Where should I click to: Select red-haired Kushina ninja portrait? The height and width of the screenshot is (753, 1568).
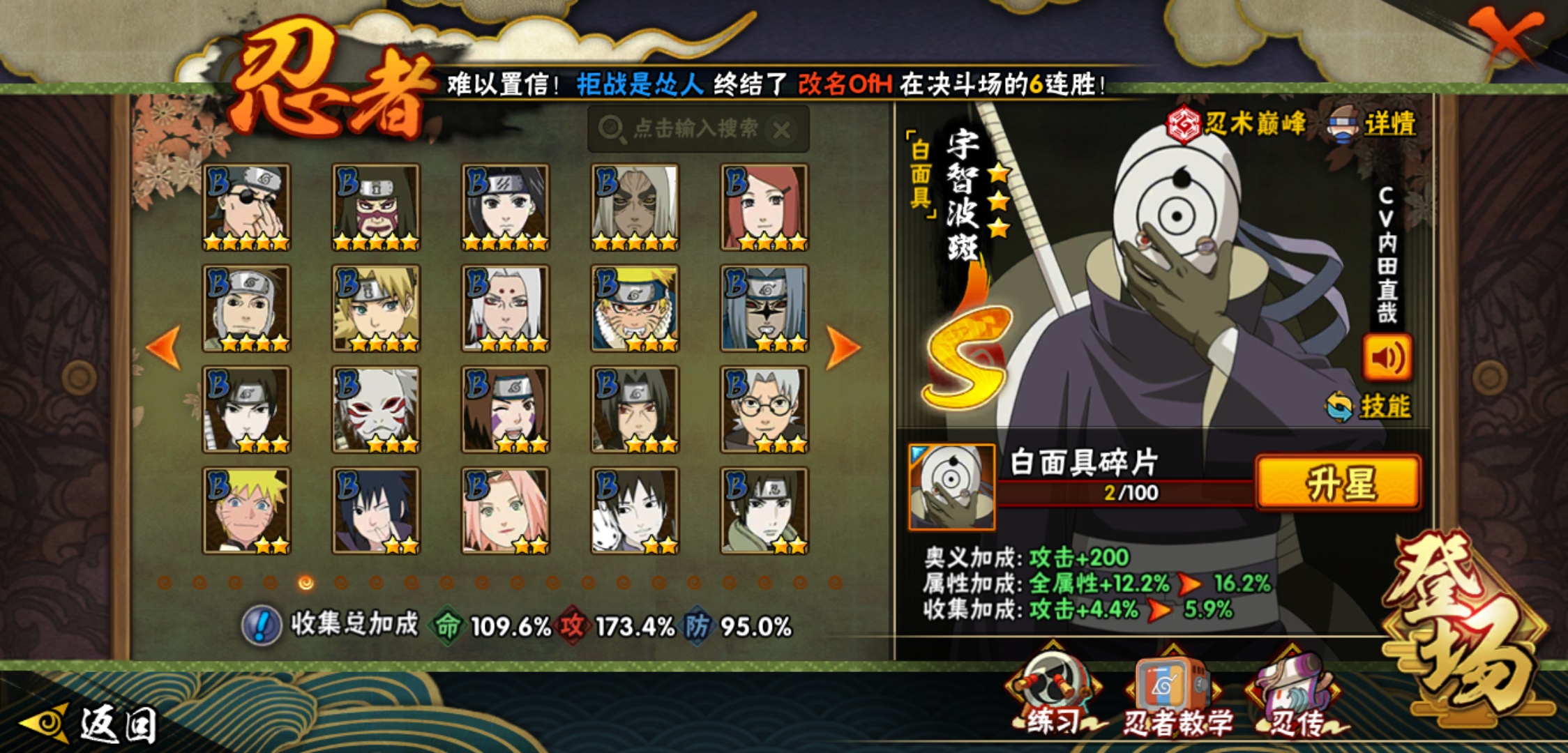click(764, 208)
